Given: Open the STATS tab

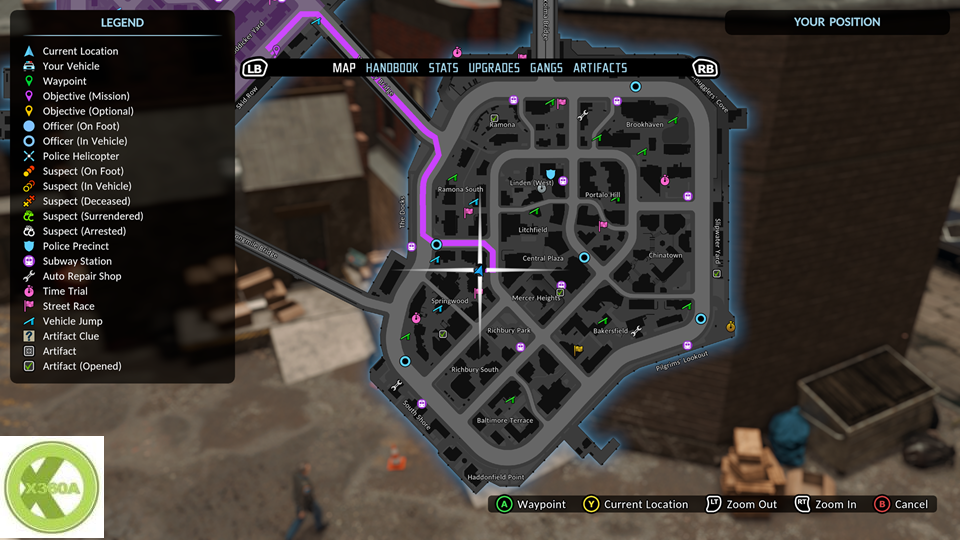Looking at the screenshot, I should (x=444, y=68).
